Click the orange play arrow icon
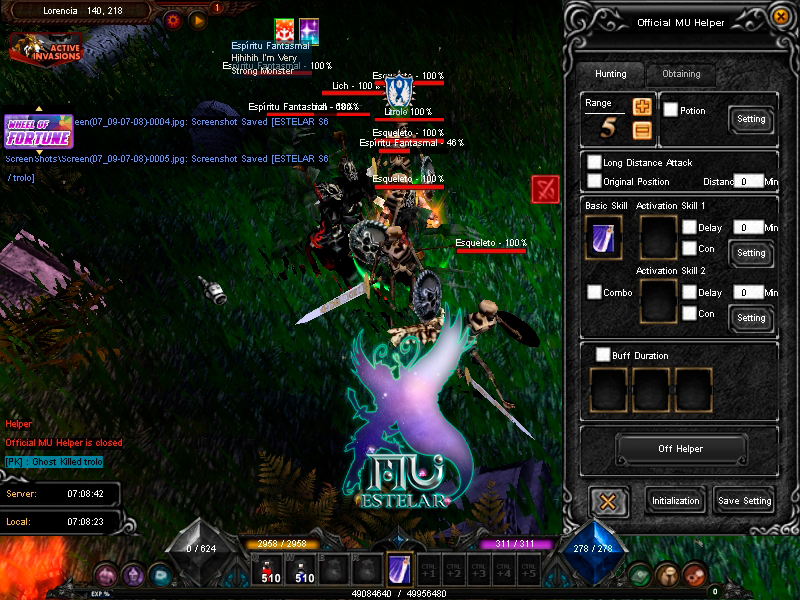800x600 pixels. pos(198,19)
